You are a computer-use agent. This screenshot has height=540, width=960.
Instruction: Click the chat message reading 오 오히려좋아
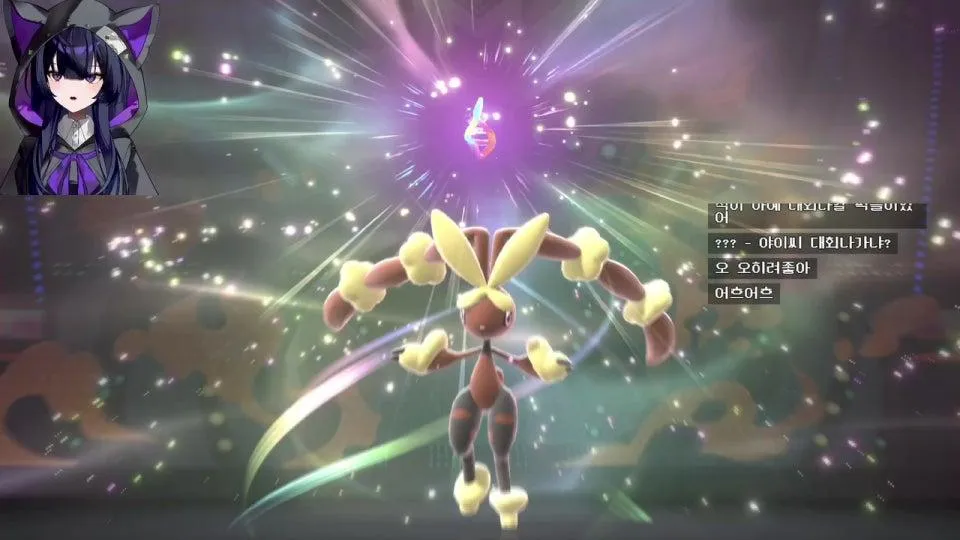[x=763, y=268]
